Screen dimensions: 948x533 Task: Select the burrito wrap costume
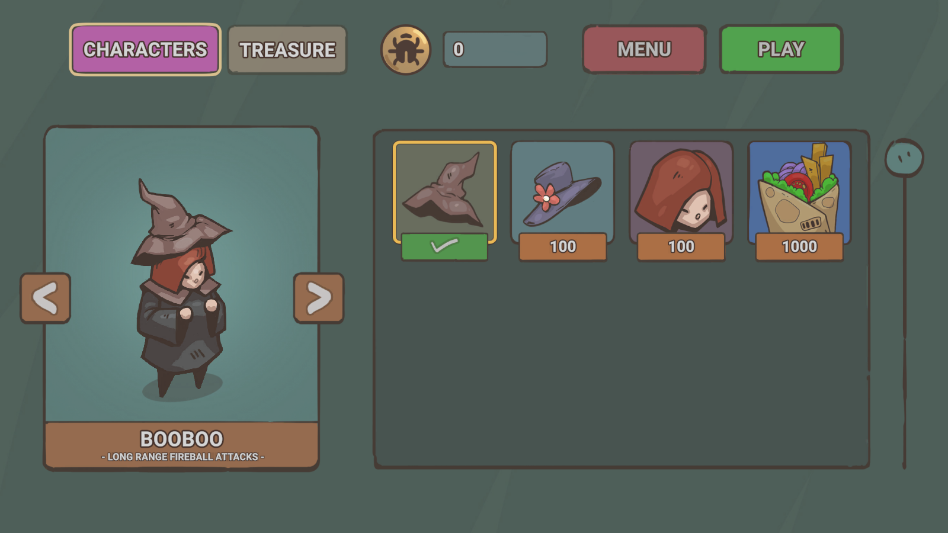tap(799, 188)
